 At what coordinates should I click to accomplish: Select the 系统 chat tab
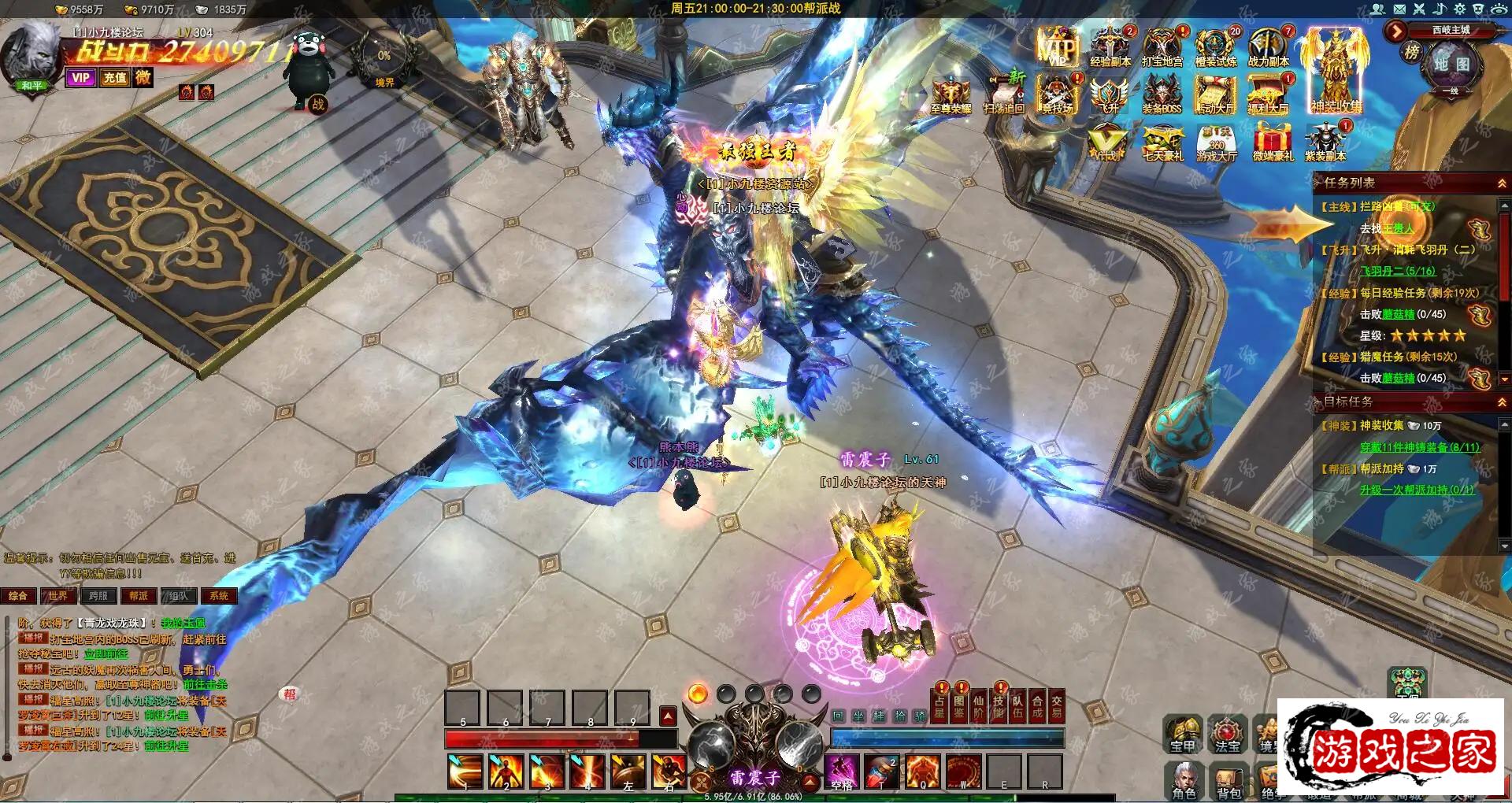pos(219,596)
